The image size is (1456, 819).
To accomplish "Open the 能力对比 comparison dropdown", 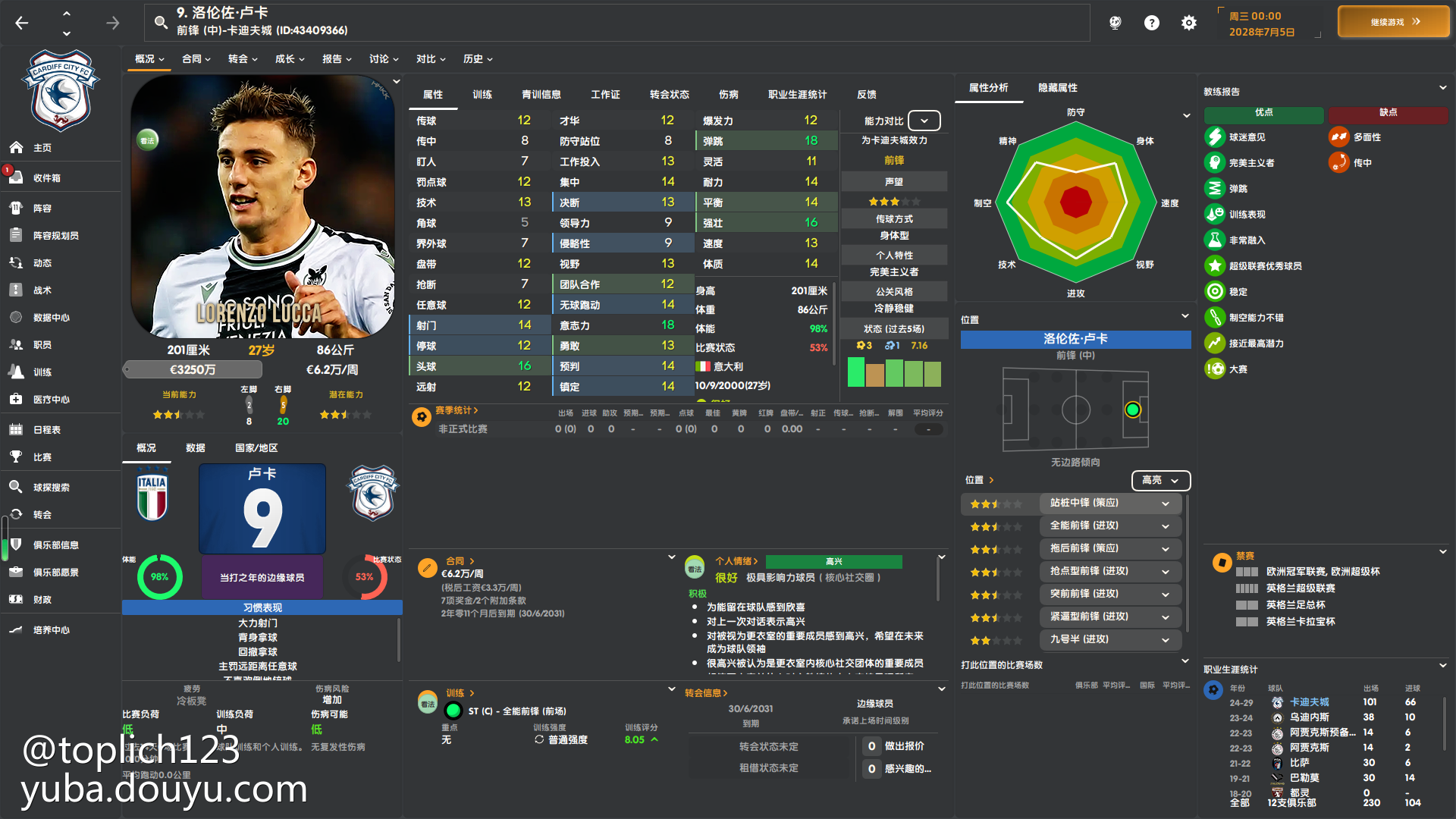I will tap(924, 121).
